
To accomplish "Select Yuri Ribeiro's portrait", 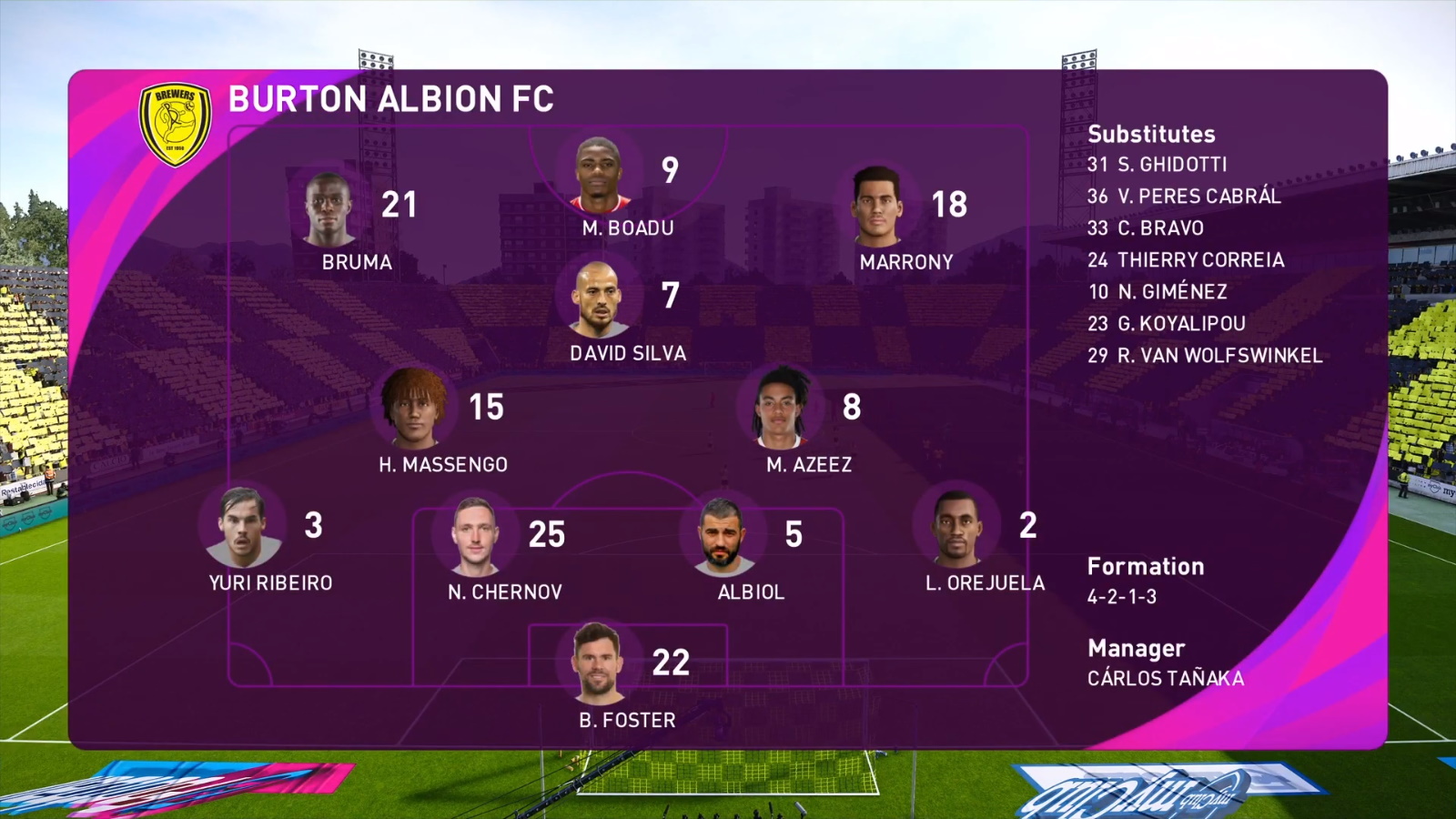I will (x=241, y=527).
